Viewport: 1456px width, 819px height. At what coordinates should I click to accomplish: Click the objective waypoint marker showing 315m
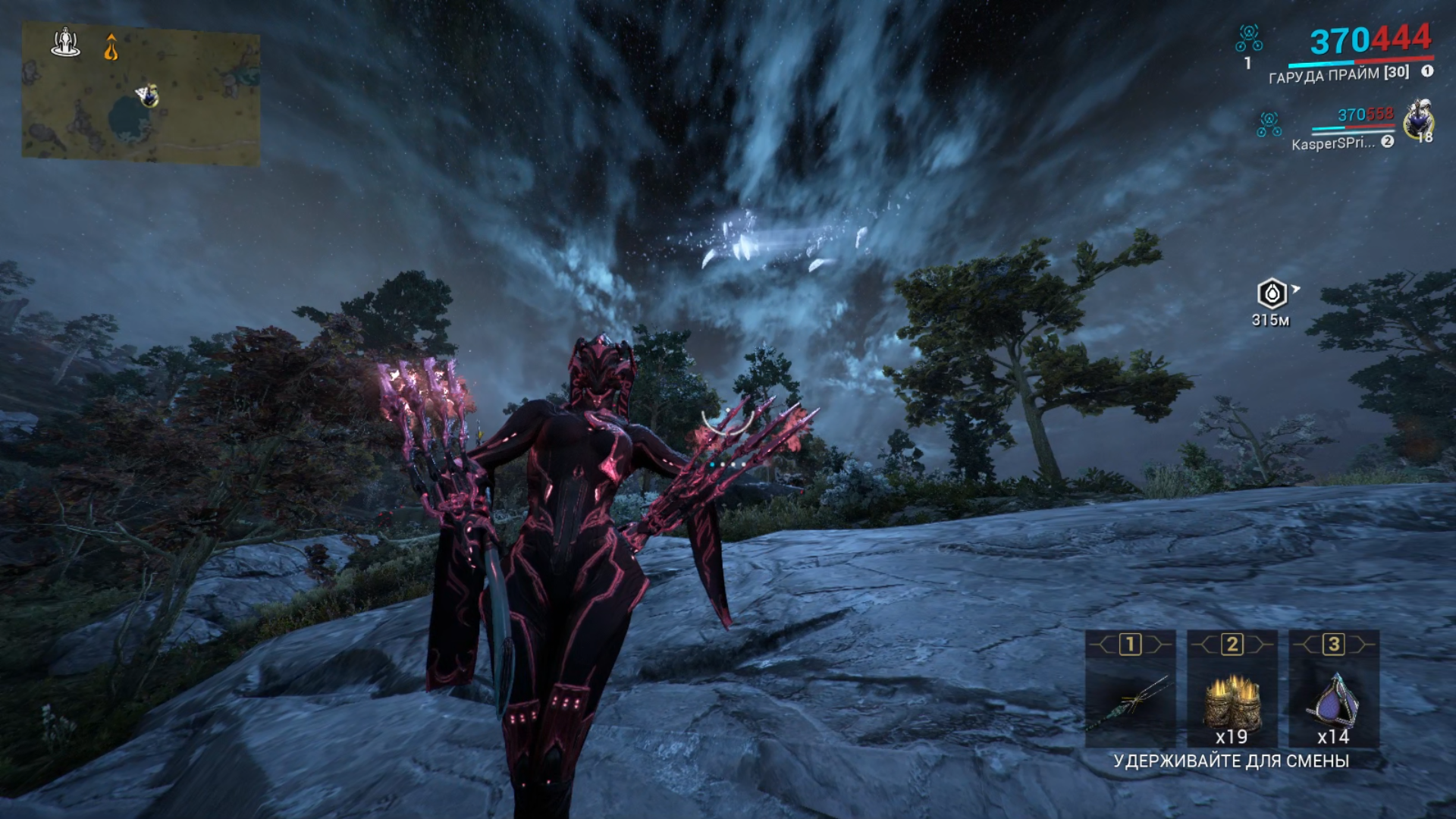(x=1272, y=293)
